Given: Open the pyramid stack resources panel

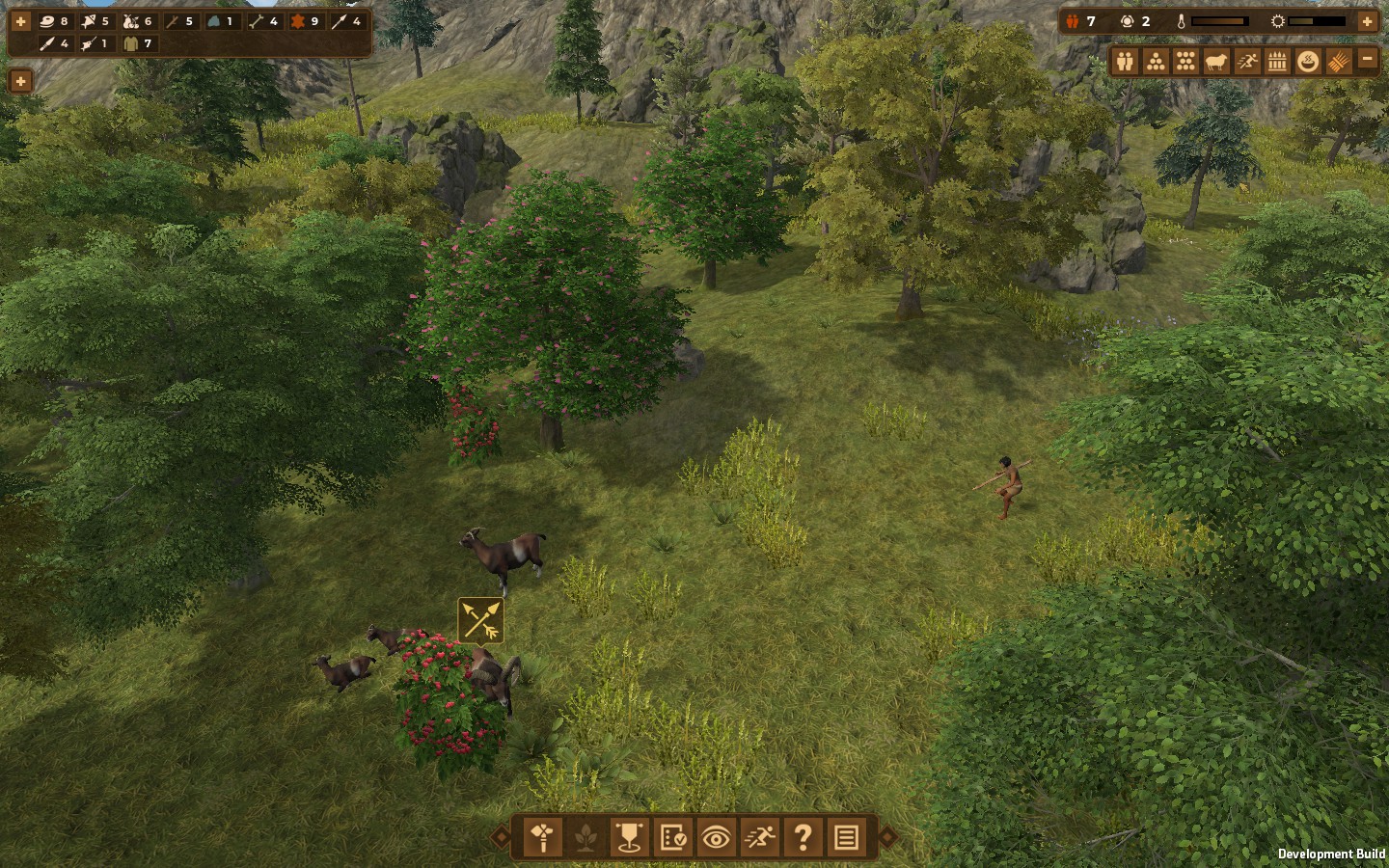Looking at the screenshot, I should (x=1156, y=62).
